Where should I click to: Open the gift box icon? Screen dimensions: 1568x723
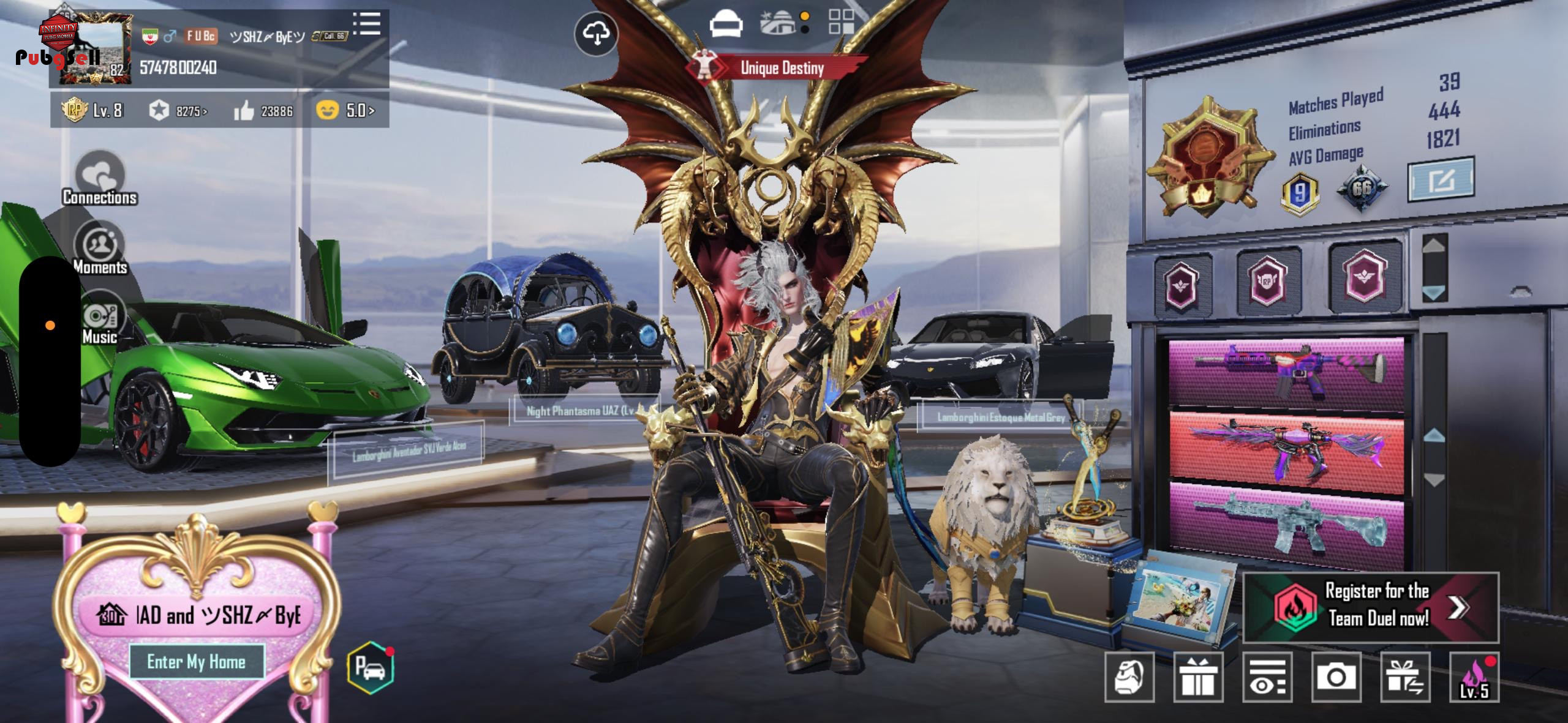[1197, 676]
